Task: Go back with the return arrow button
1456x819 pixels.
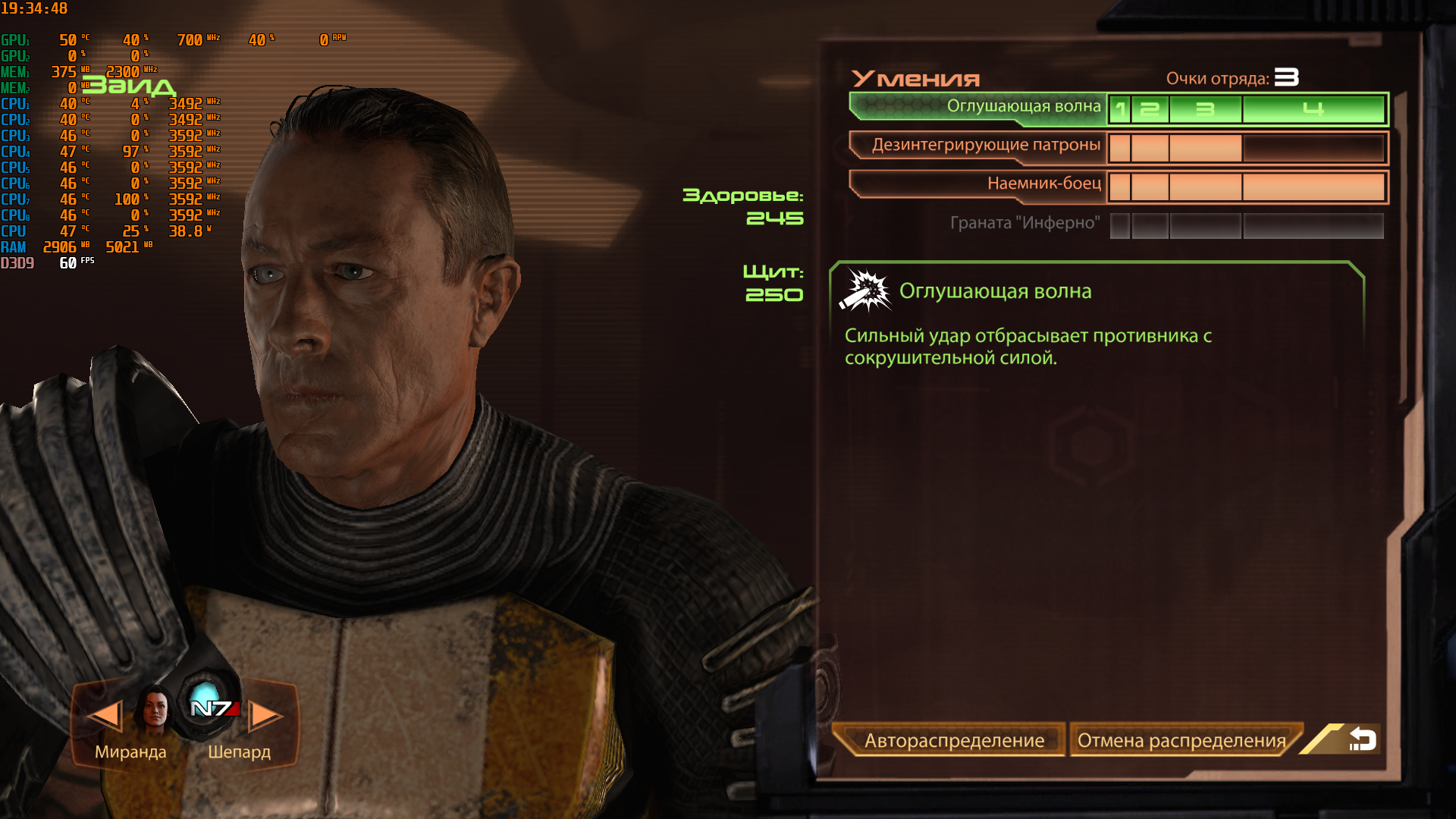Action: click(x=1362, y=739)
